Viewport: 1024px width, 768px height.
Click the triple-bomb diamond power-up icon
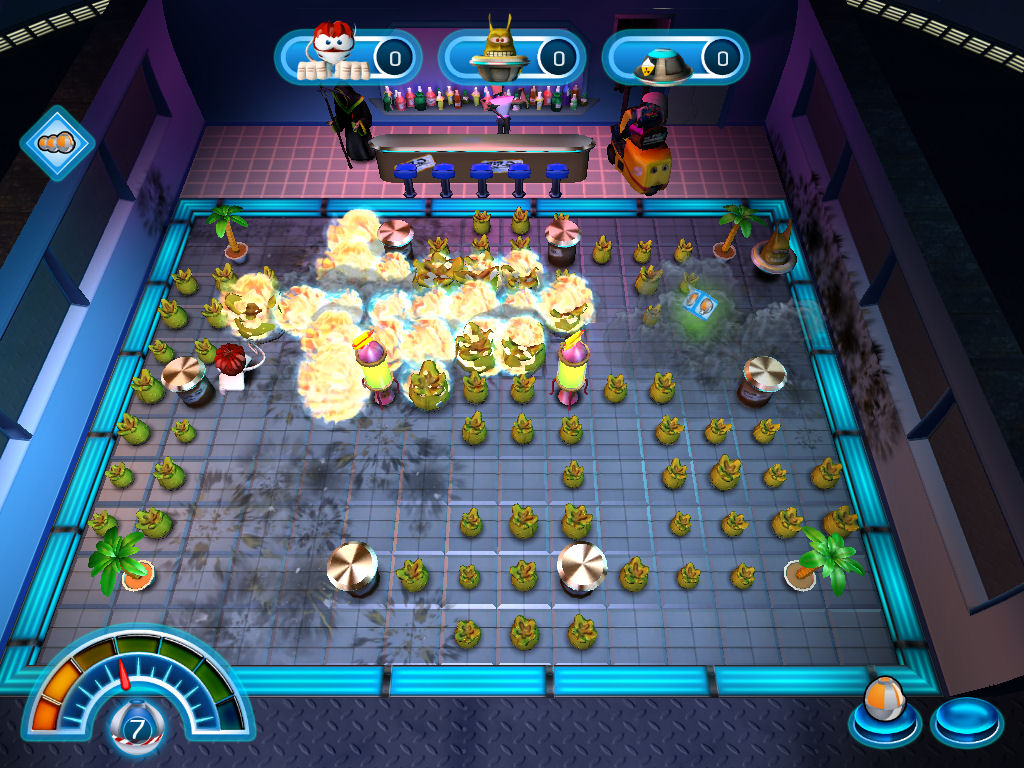click(57, 143)
